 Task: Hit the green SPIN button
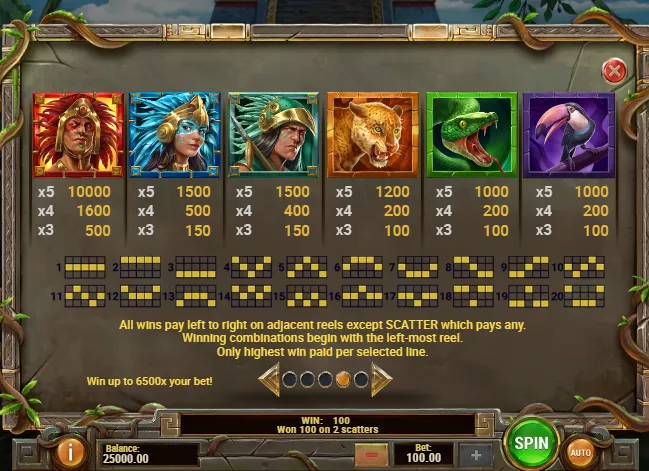(x=531, y=441)
